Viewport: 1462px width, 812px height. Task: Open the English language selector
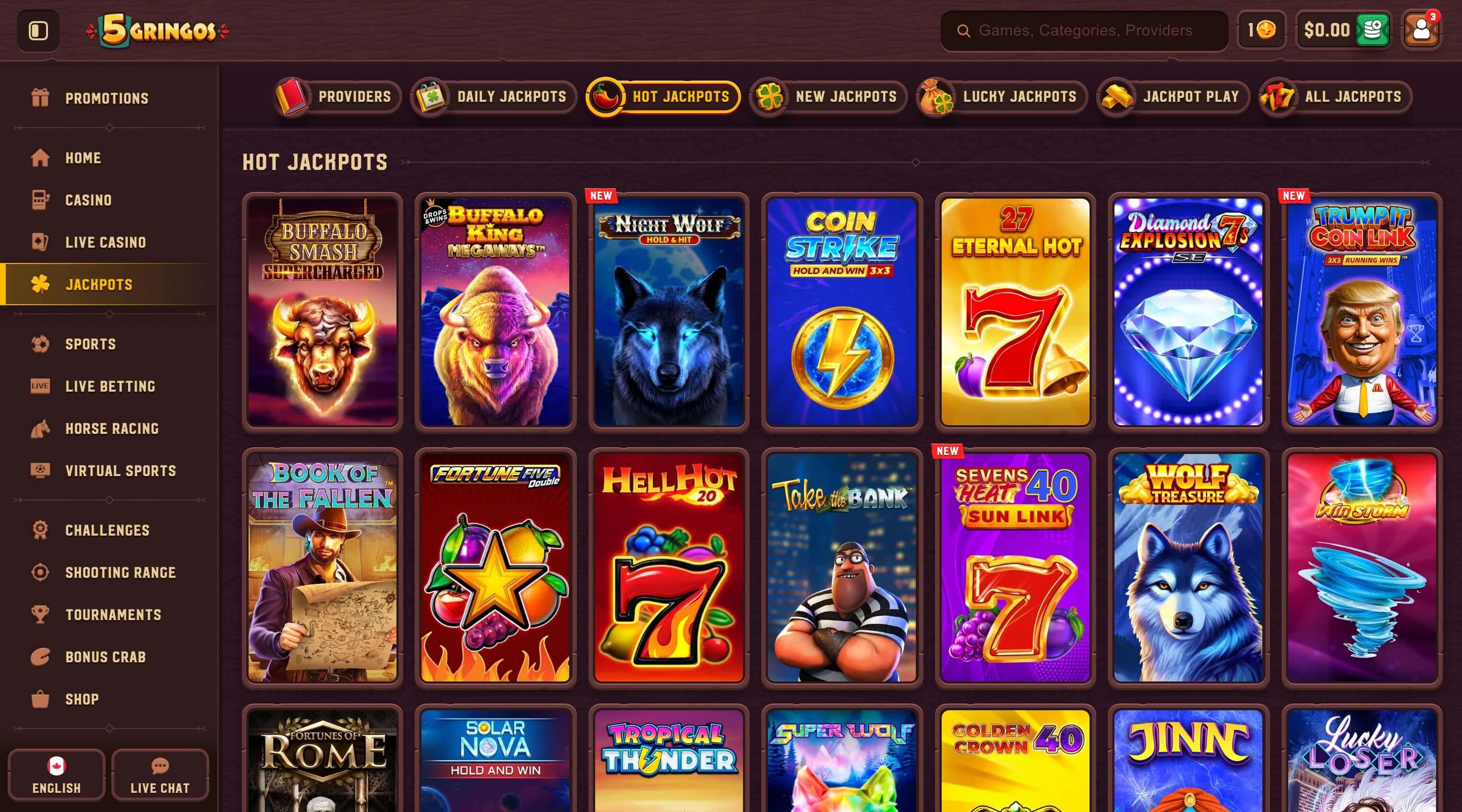[x=56, y=775]
